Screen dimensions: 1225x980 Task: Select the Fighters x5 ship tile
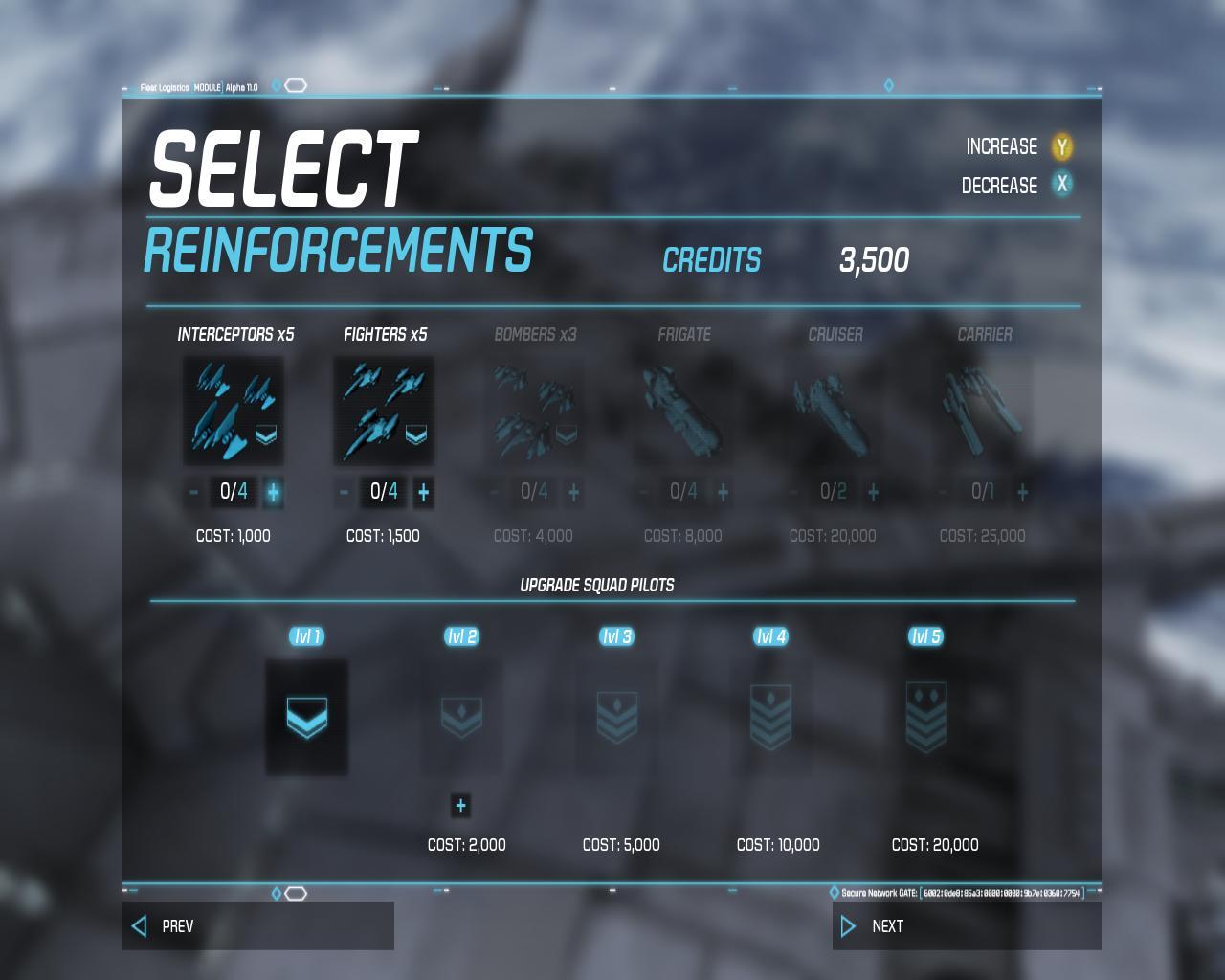tap(384, 412)
